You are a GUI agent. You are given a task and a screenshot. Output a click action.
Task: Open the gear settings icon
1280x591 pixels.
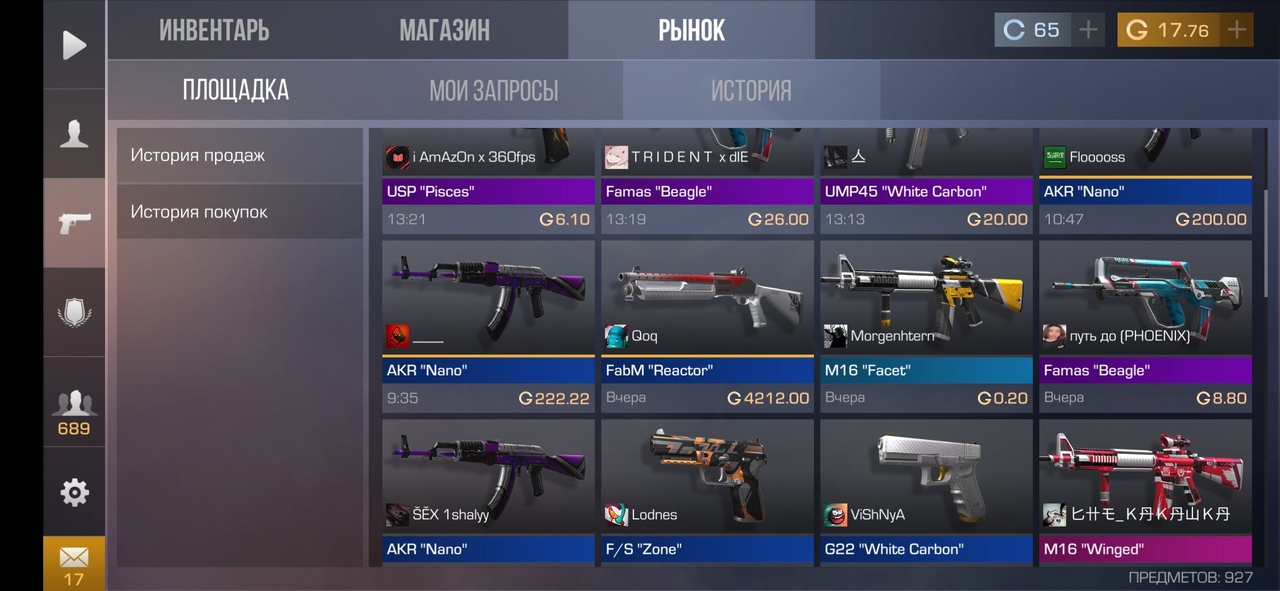(x=74, y=491)
